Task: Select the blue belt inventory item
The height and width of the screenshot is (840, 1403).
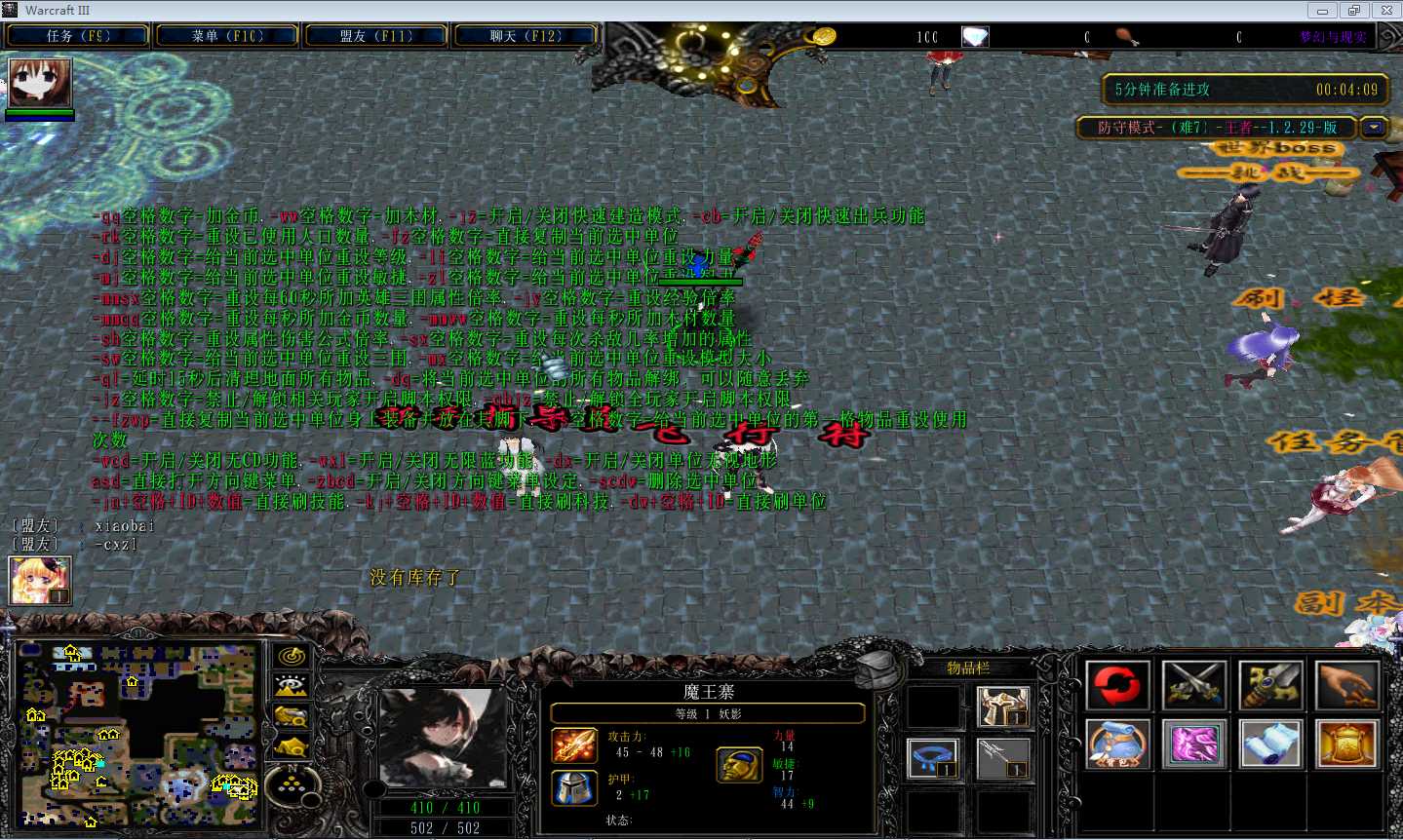Action: (x=934, y=758)
